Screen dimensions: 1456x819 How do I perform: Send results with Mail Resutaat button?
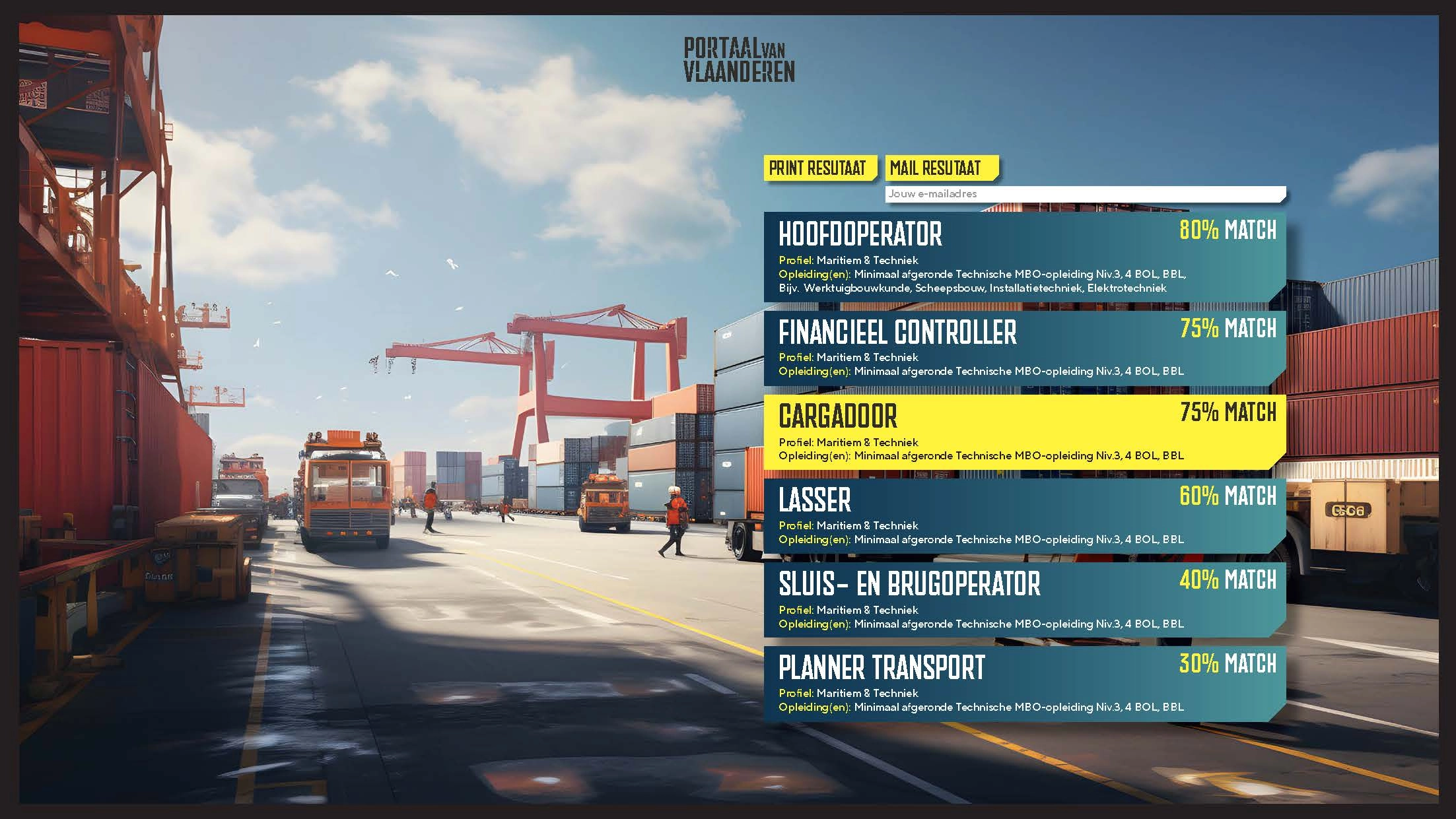[x=940, y=168]
